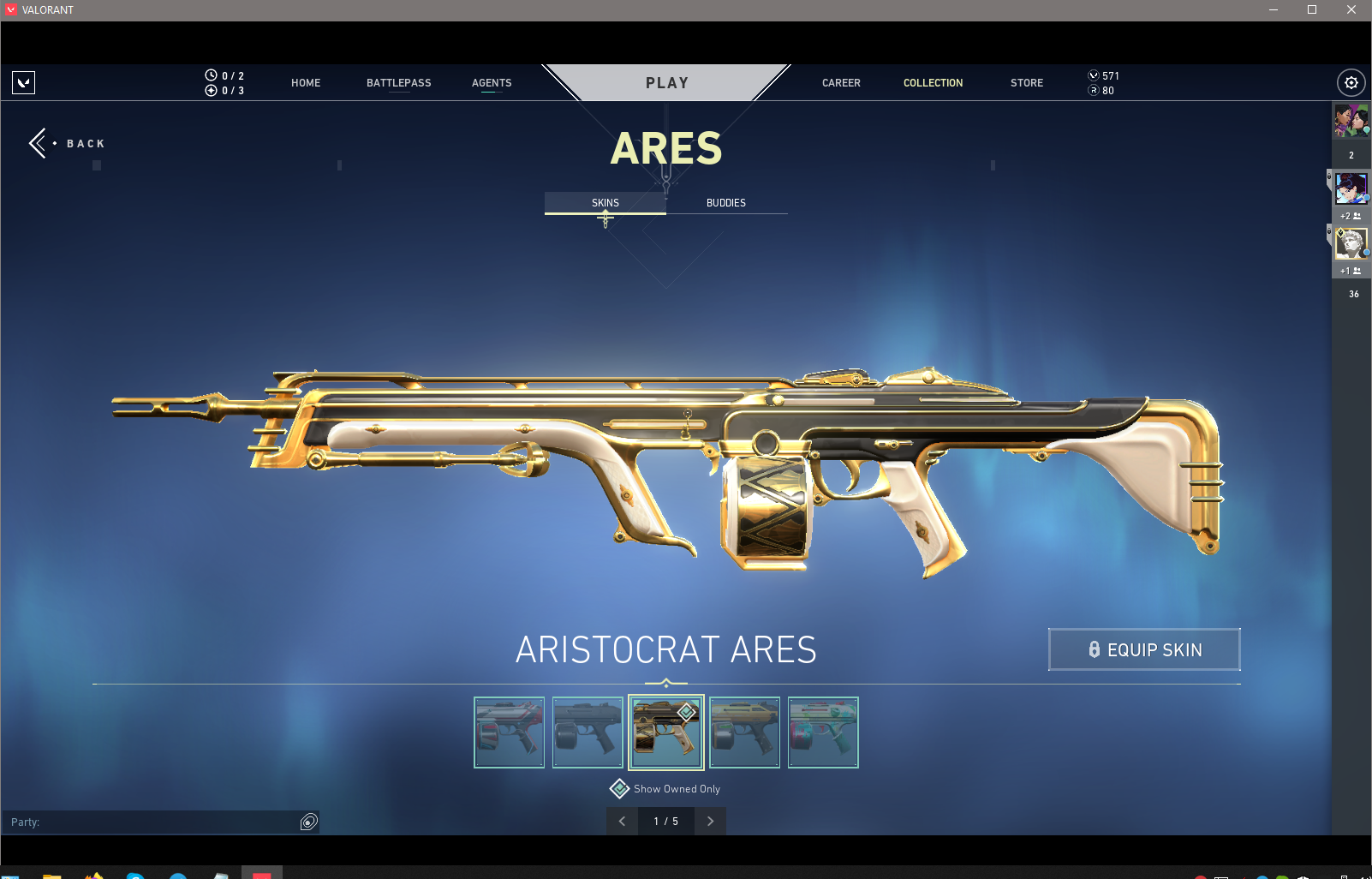Equip the Aristocrat Ares skin
Screen dimensions: 1372x879
coord(1144,649)
